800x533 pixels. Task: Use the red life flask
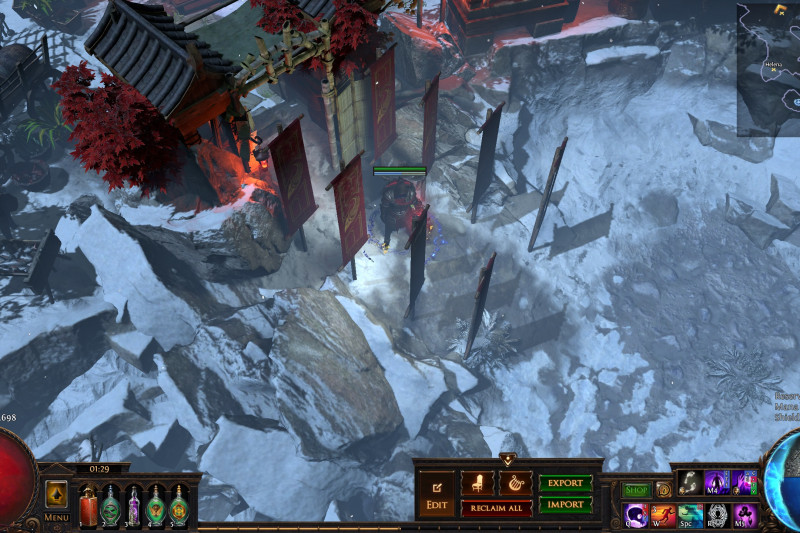point(88,504)
